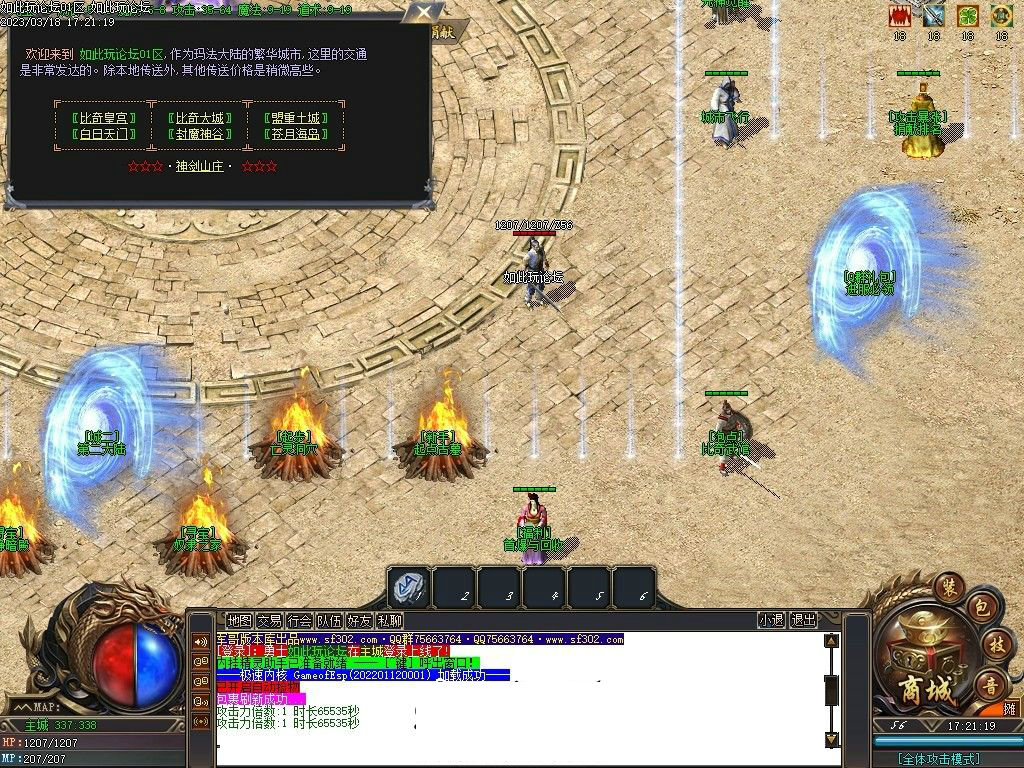Choose the 白日天门 destination
Screen dimensions: 1024x768
click(x=100, y=134)
